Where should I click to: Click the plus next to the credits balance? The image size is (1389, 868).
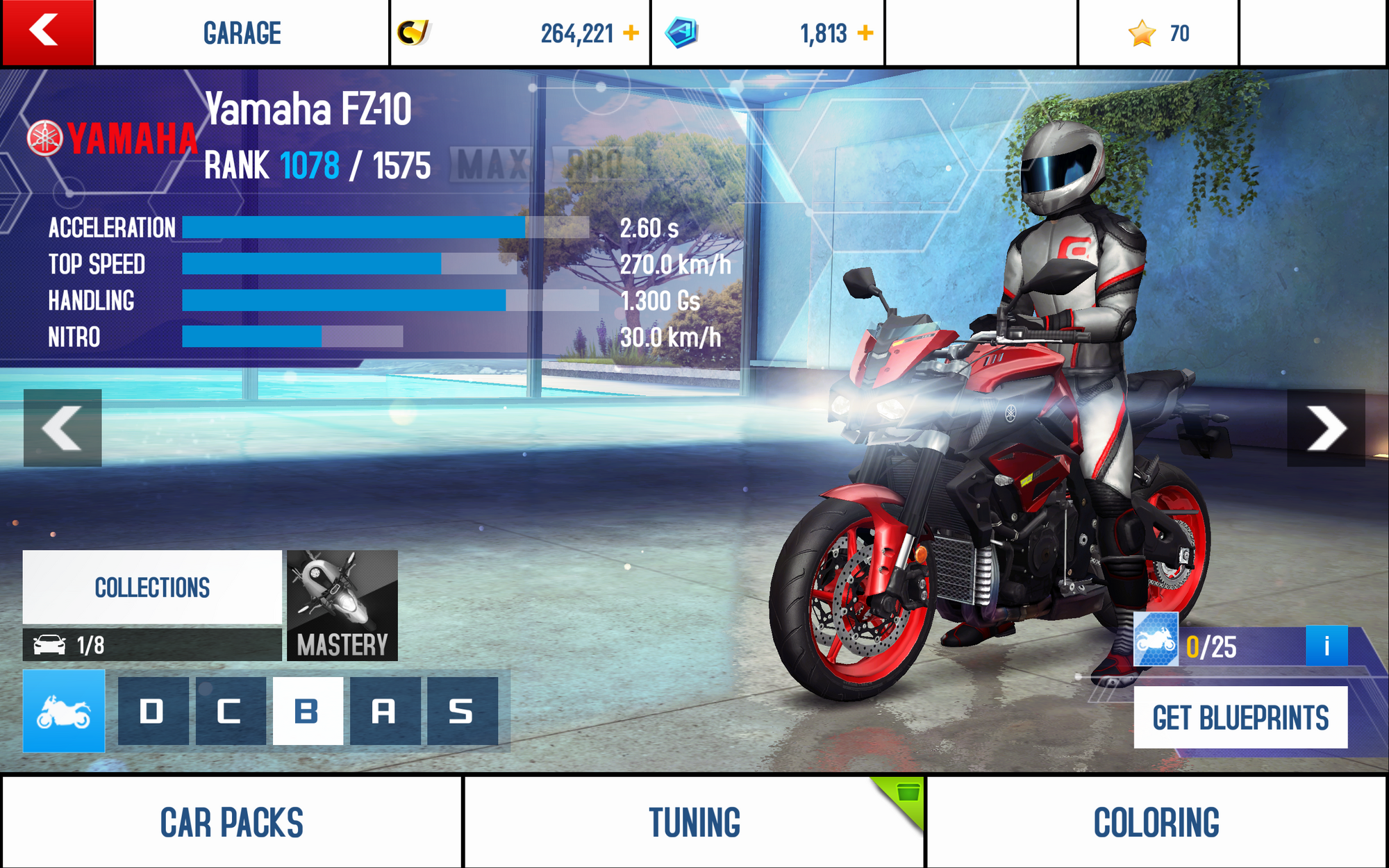[x=631, y=31]
